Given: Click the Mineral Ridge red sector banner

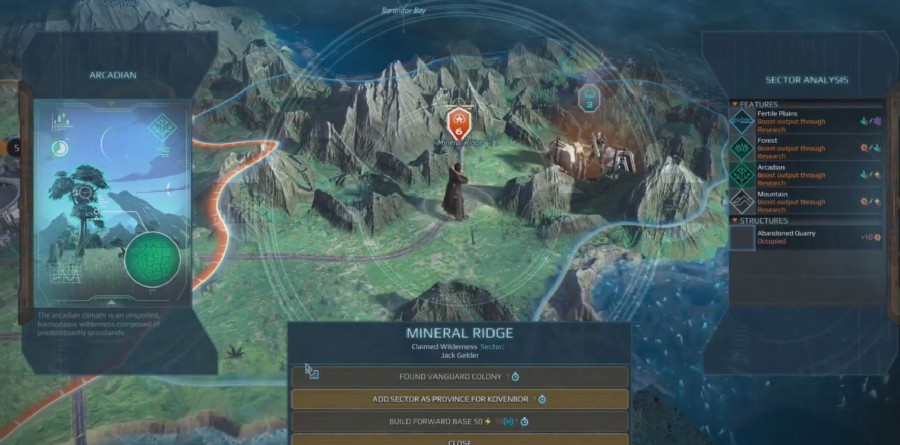Looking at the screenshot, I should pyautogui.click(x=459, y=123).
